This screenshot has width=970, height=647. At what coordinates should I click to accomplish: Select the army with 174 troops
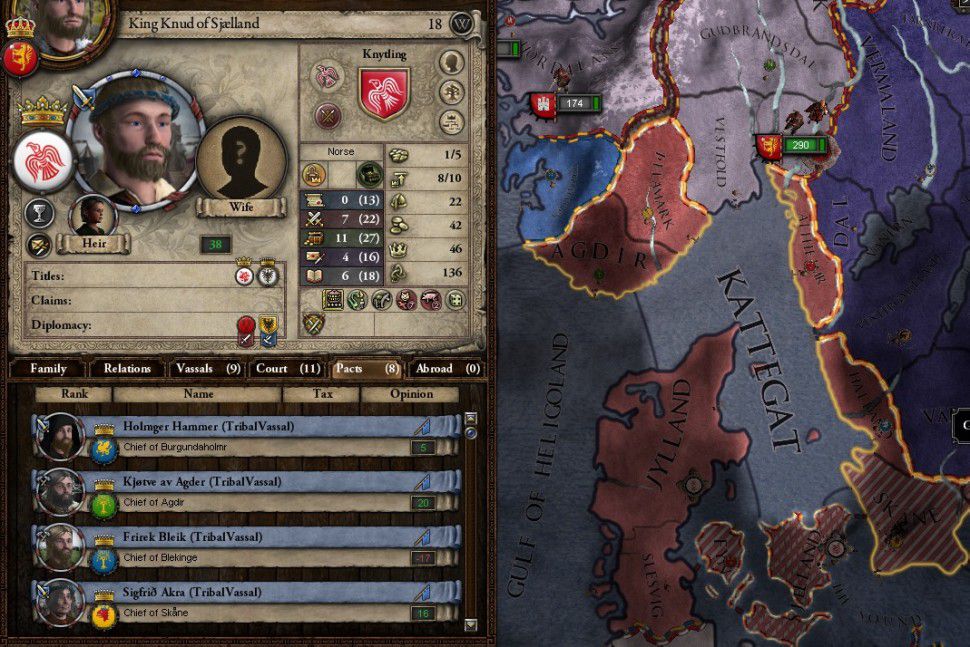571,103
